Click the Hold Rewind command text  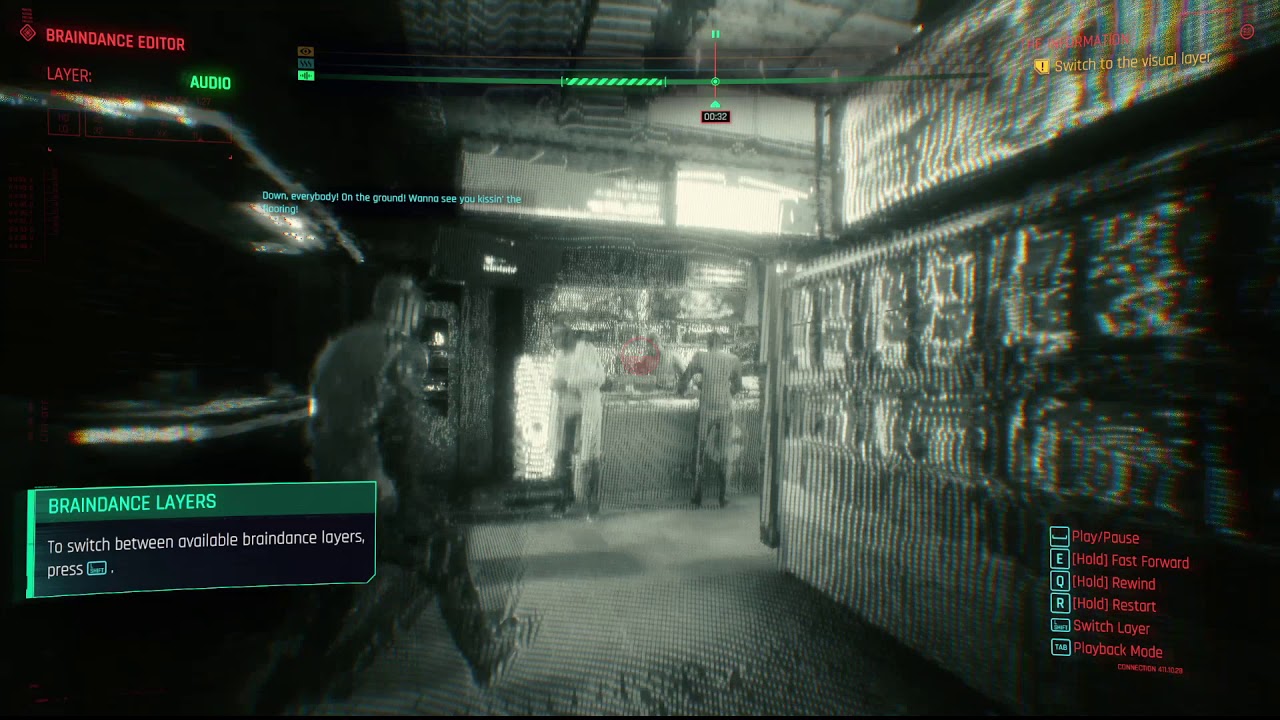pos(1114,582)
